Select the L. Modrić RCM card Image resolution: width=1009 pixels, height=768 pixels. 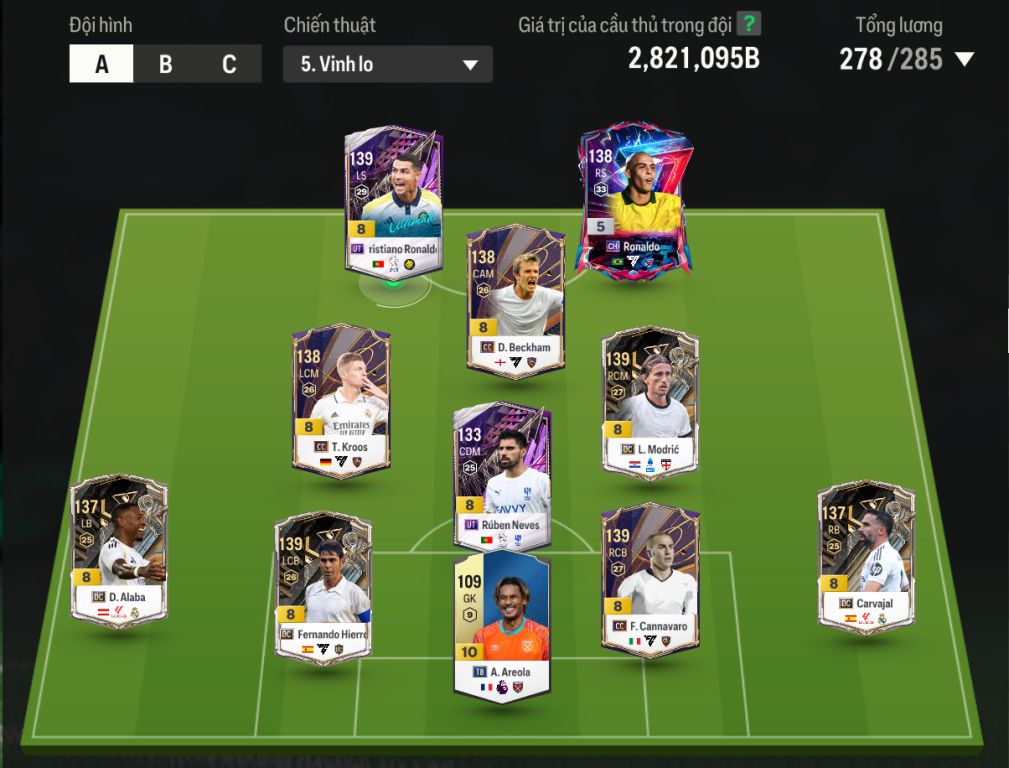click(650, 400)
